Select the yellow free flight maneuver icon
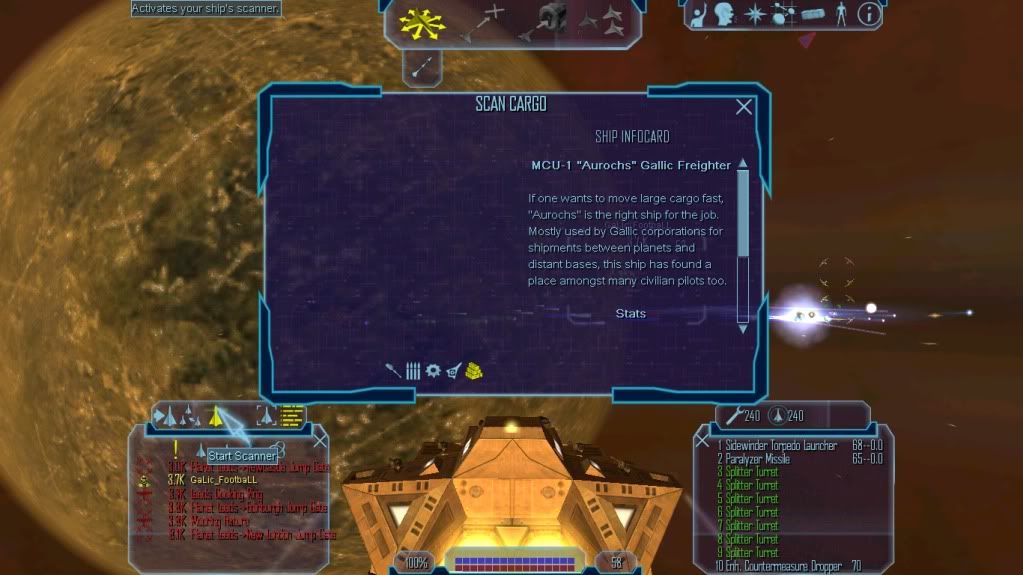Image resolution: width=1023 pixels, height=575 pixels. point(421,22)
